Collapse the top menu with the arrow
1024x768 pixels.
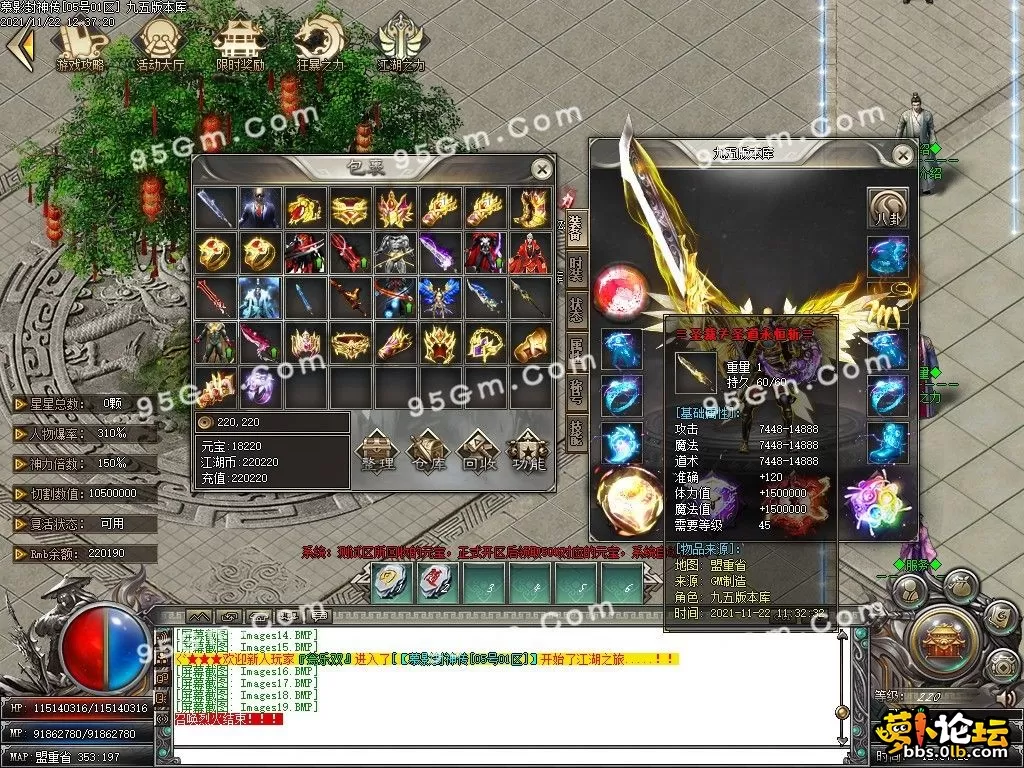tap(20, 45)
